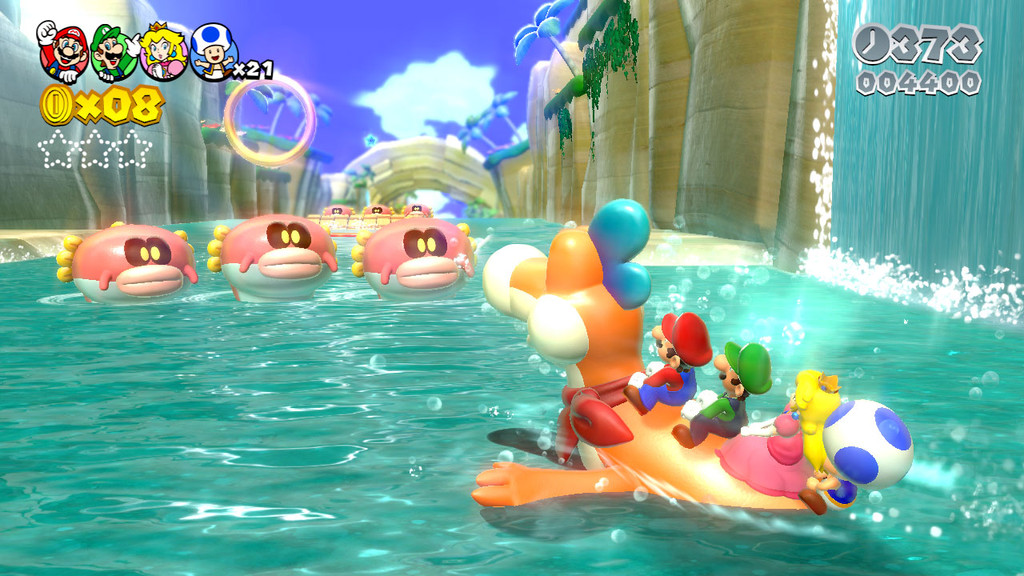This screenshot has height=576, width=1024.
Task: Choose Princess Peach's portrait icon
Action: coord(163,52)
